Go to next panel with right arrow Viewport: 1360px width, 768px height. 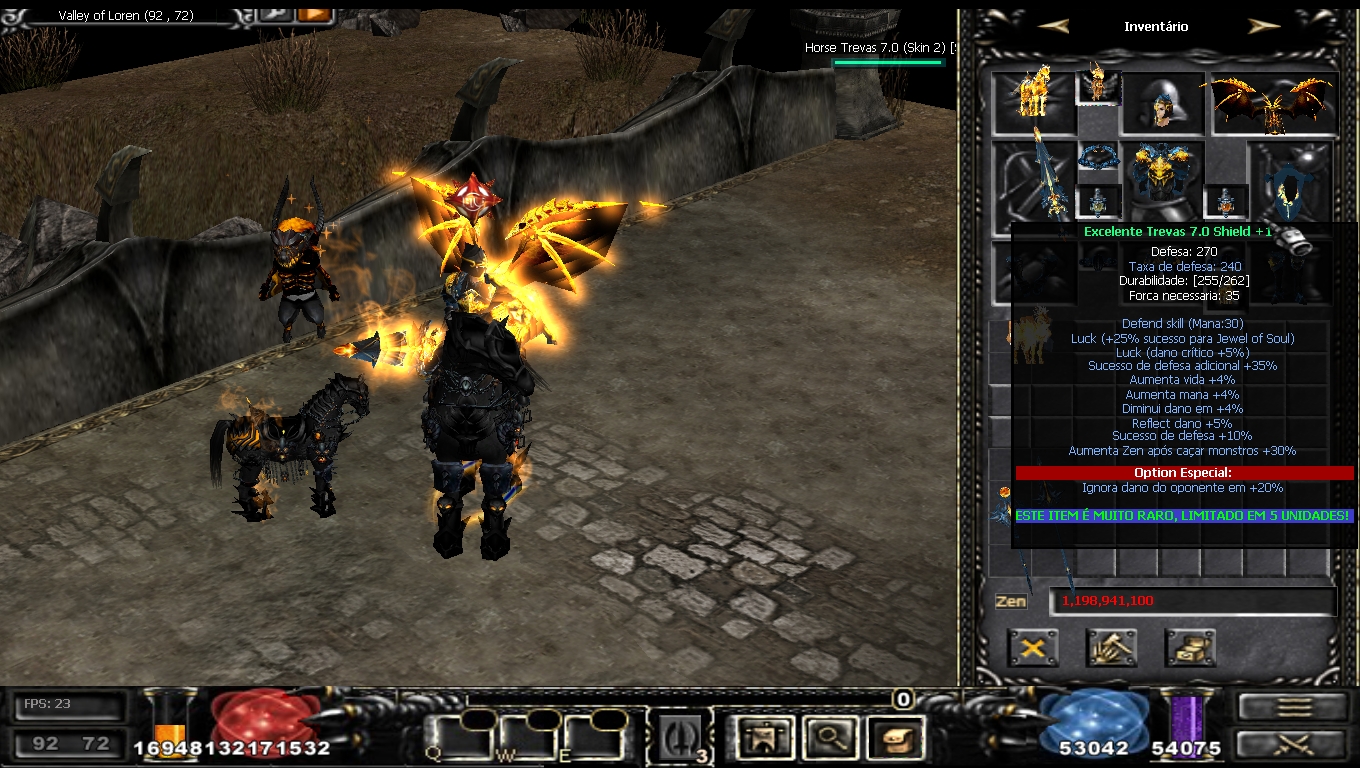[x=1264, y=27]
